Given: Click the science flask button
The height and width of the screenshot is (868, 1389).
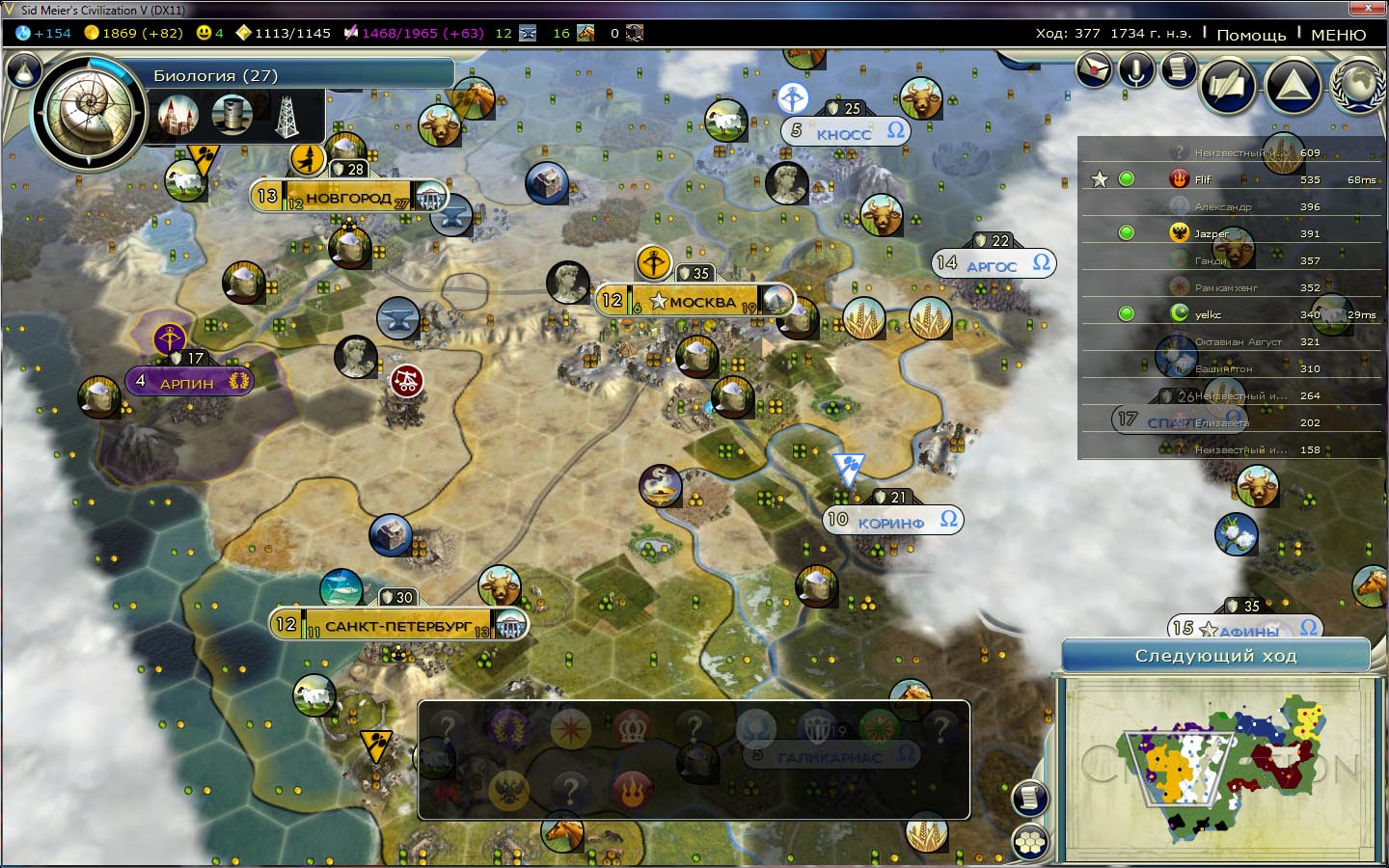Looking at the screenshot, I should point(24,71).
